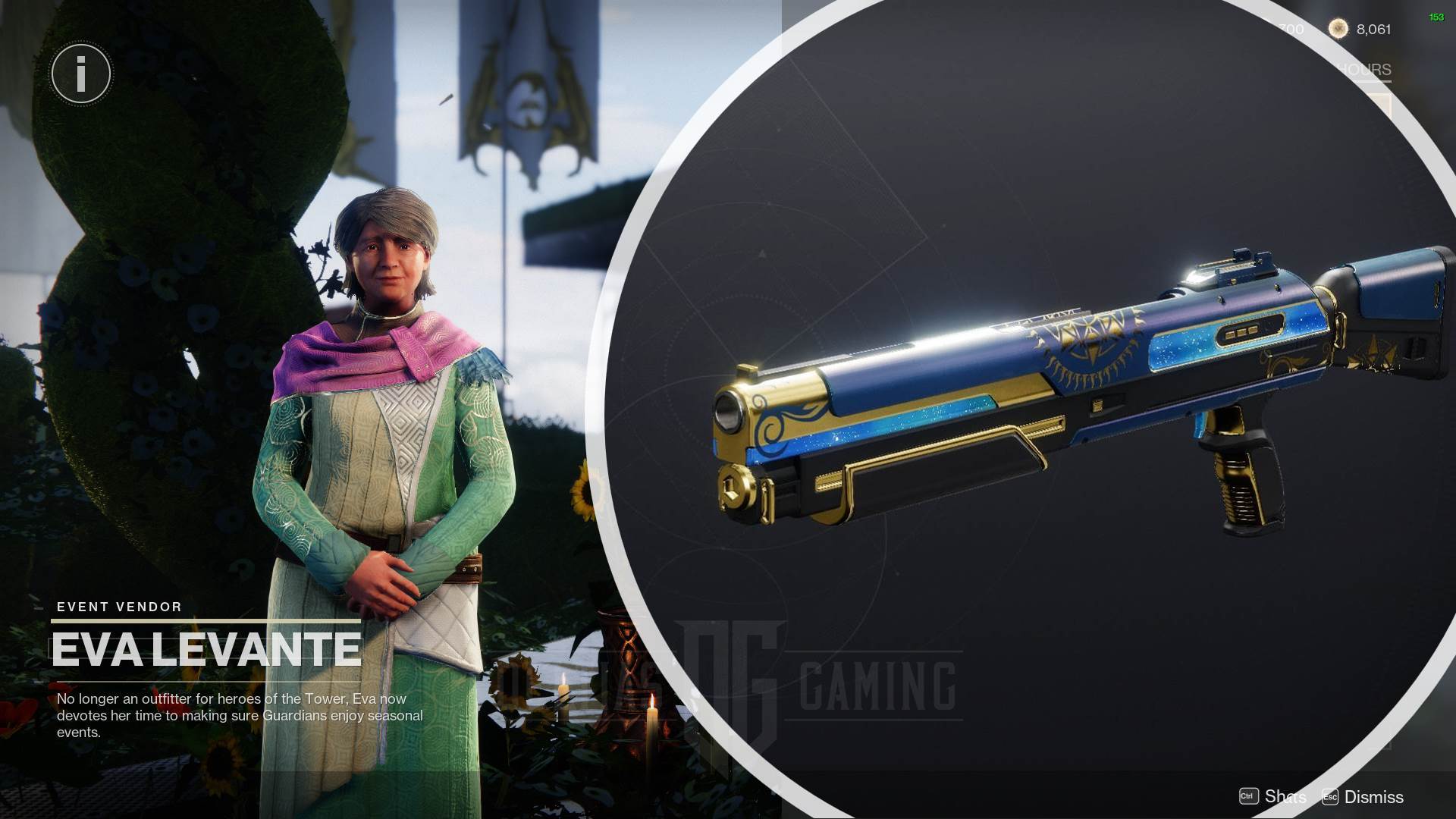
Task: Click the HOURS event timer label
Action: pos(1363,69)
